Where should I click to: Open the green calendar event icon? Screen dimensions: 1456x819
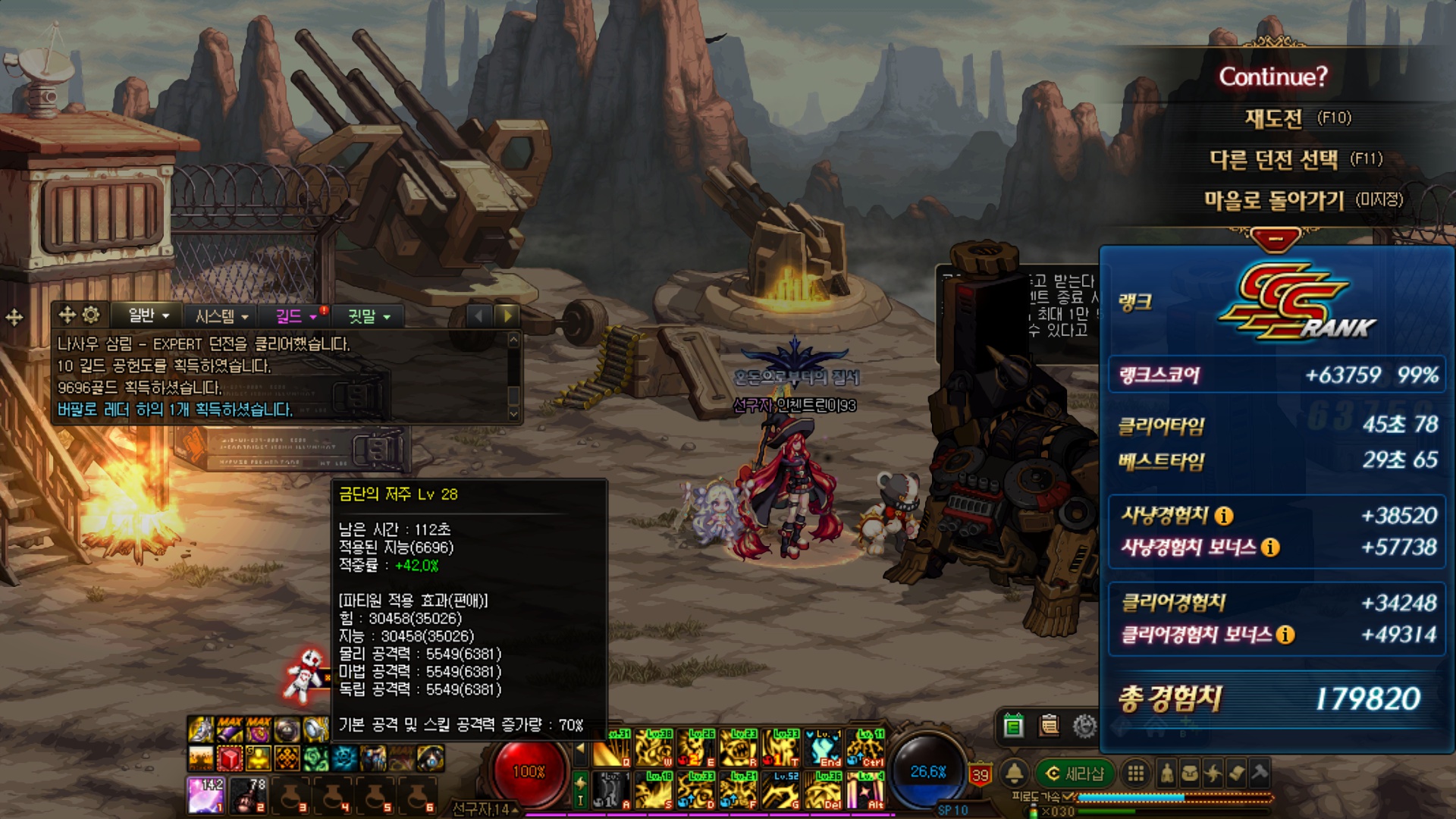(1013, 726)
